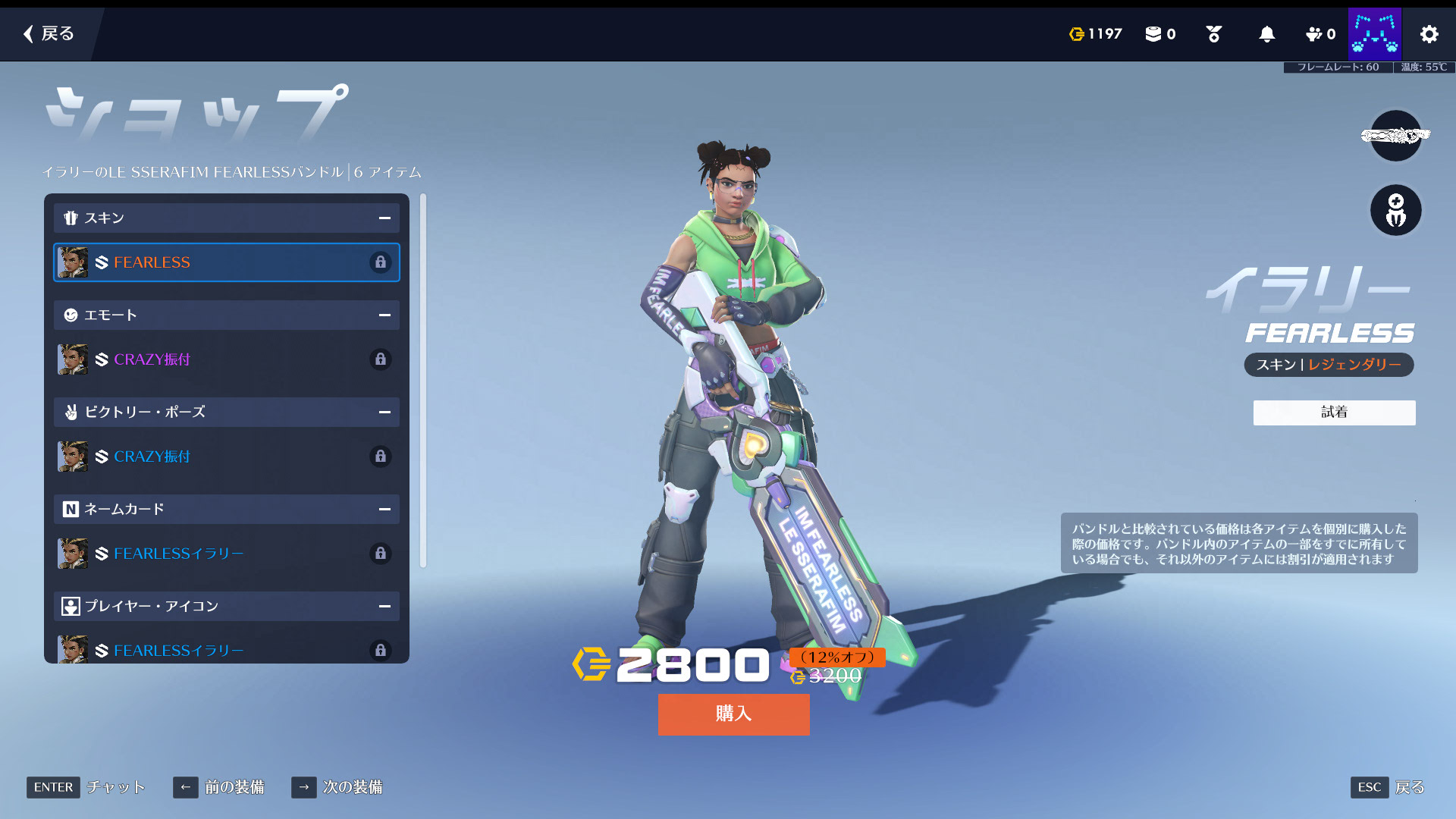Go back using the 戻る button at top left
Viewport: 1456px width, 819px height.
click(49, 33)
